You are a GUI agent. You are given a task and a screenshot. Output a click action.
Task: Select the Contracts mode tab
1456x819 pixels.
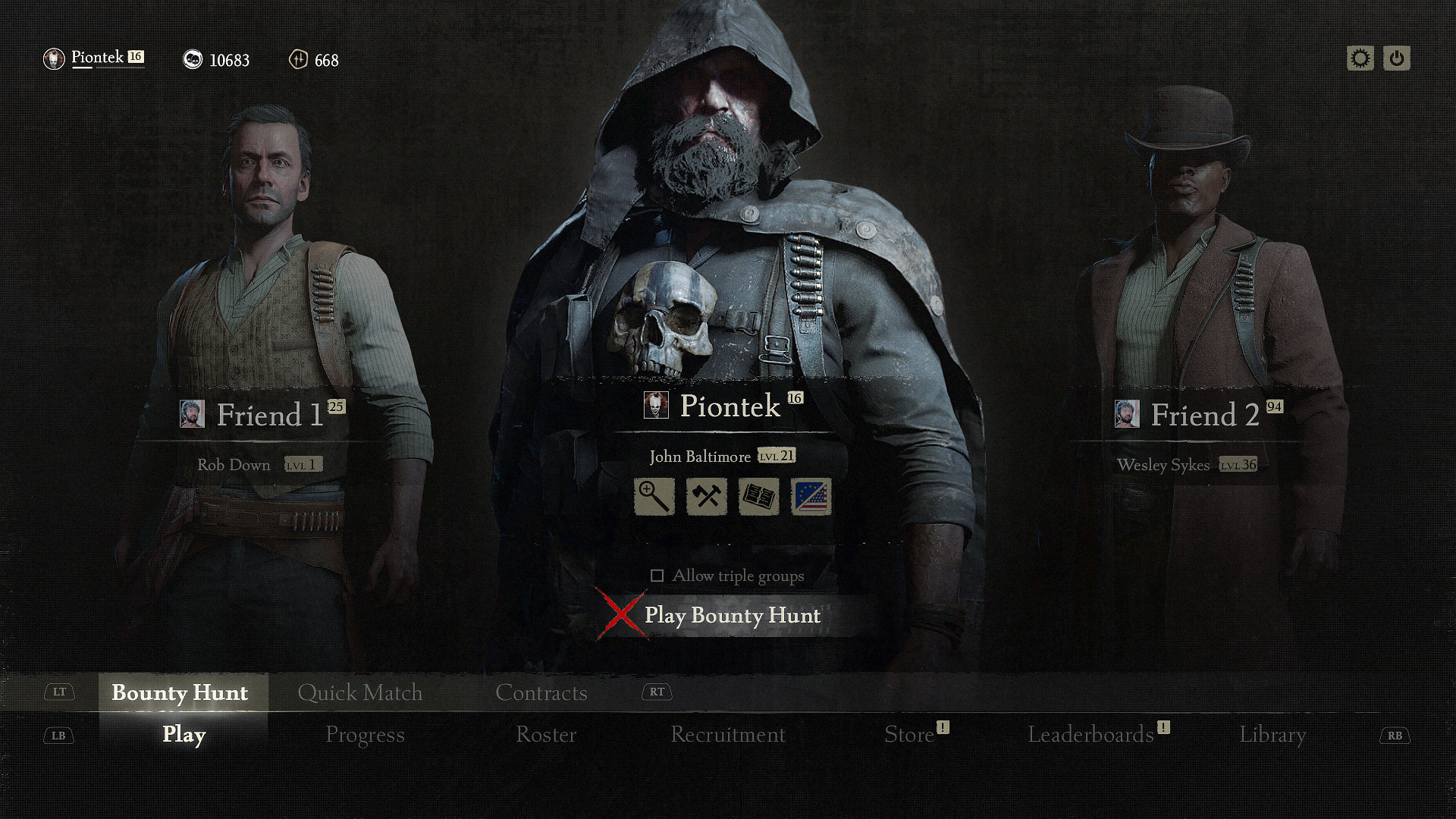coord(541,692)
